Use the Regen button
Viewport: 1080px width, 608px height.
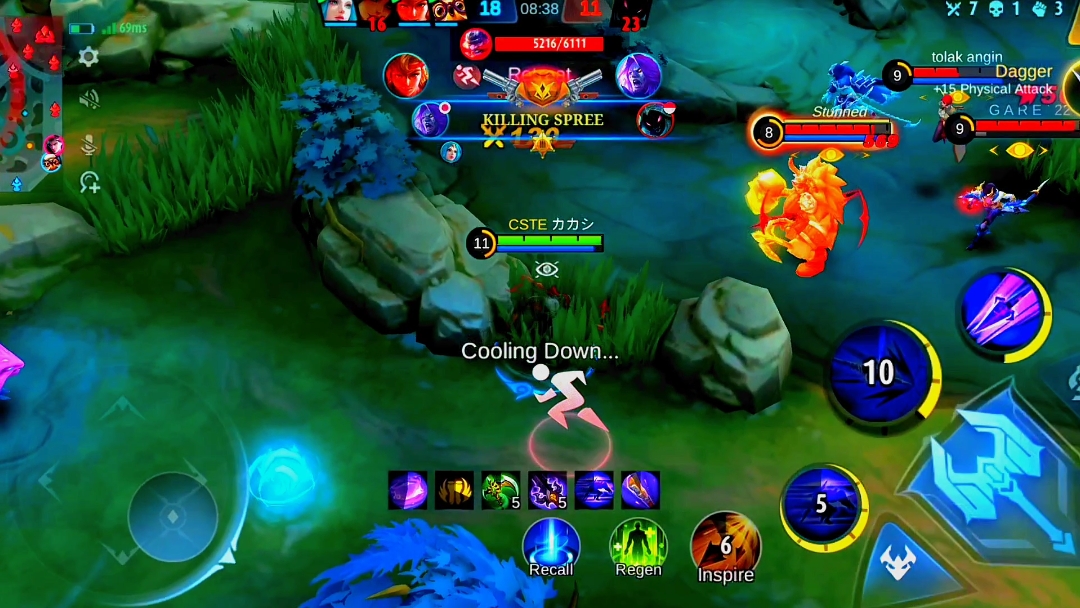point(638,545)
